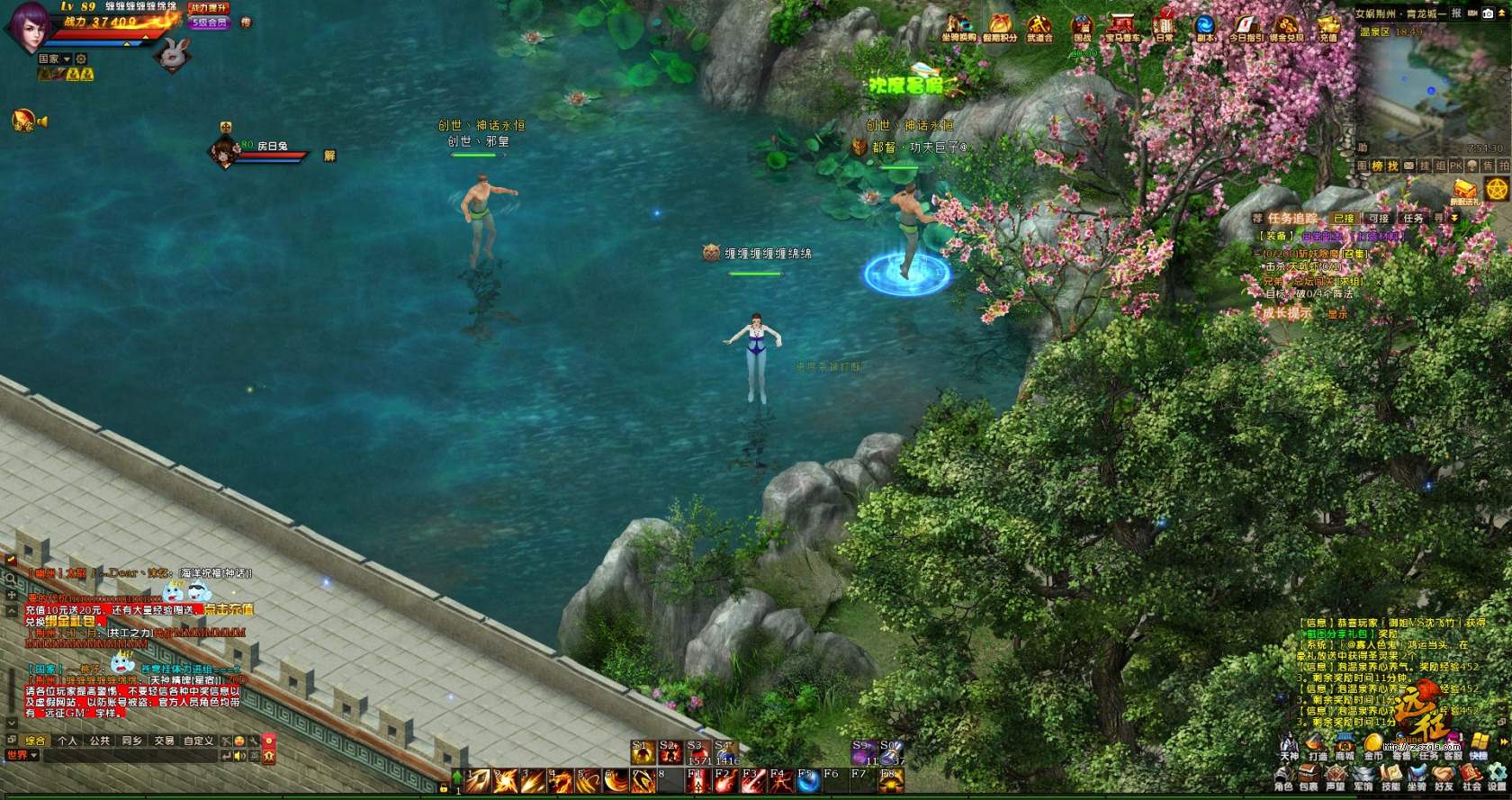The height and width of the screenshot is (800, 1512).
Task: Click the camera screenshot button
Action: click(1488, 13)
